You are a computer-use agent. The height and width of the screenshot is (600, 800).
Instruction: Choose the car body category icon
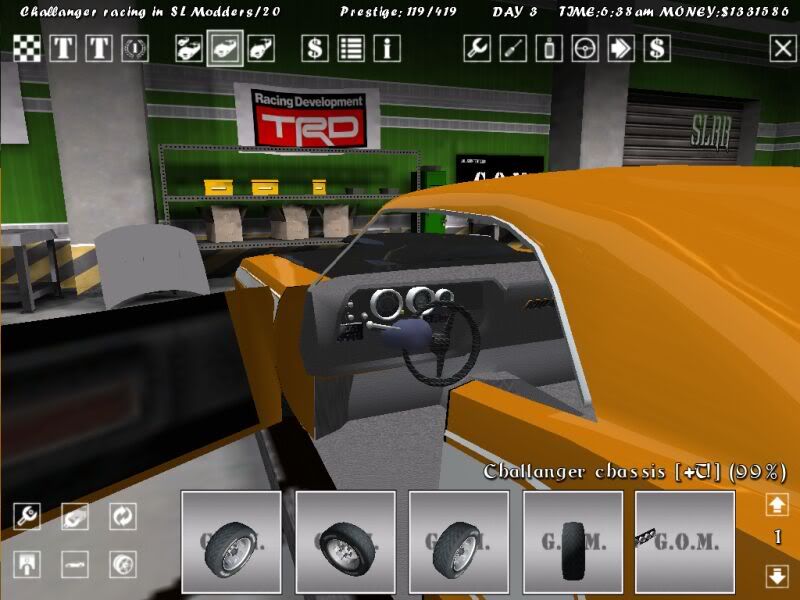[75, 564]
